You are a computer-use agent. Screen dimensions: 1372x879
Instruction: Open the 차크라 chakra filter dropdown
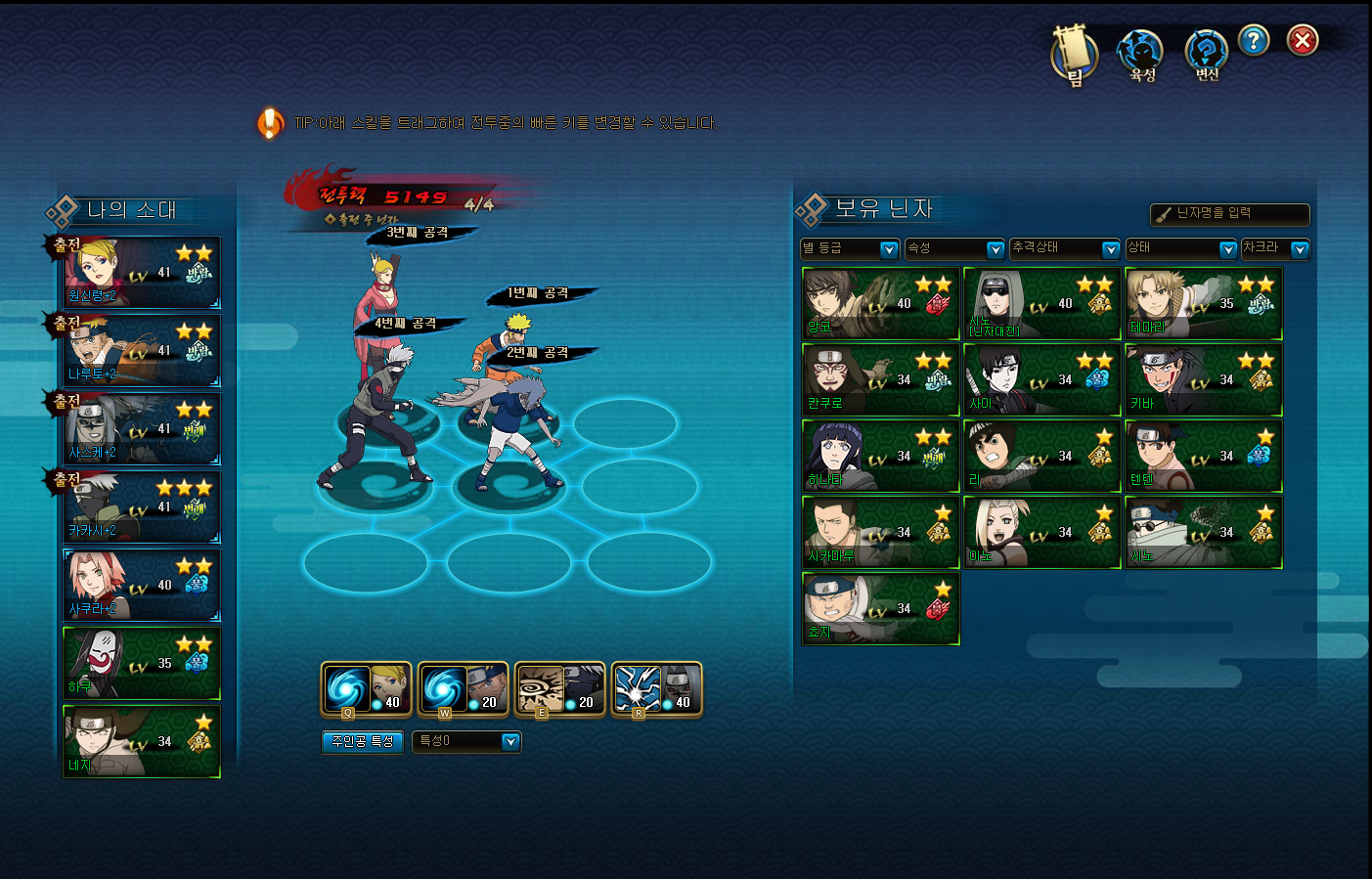point(1275,249)
